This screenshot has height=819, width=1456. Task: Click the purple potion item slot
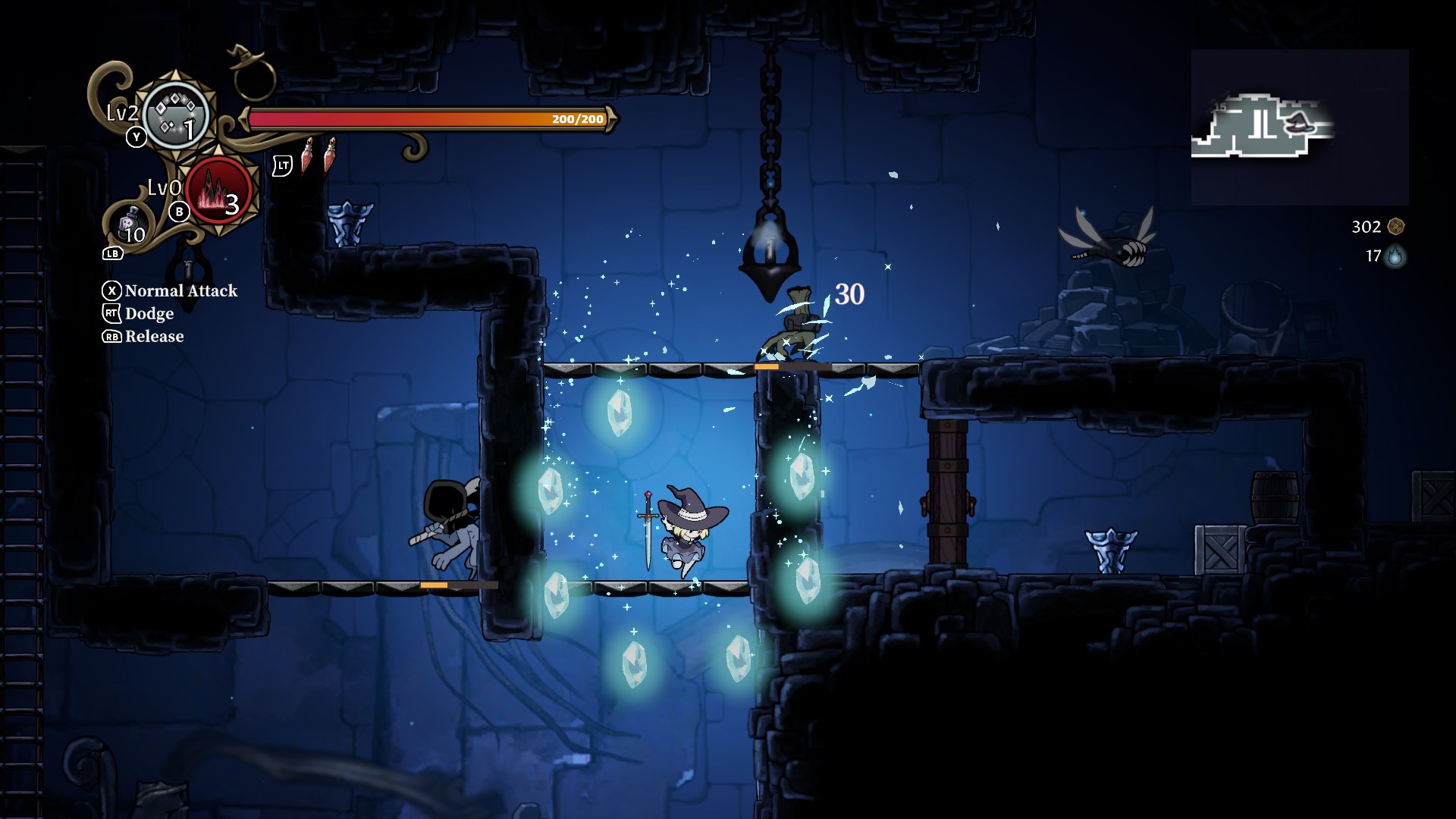pos(130,225)
